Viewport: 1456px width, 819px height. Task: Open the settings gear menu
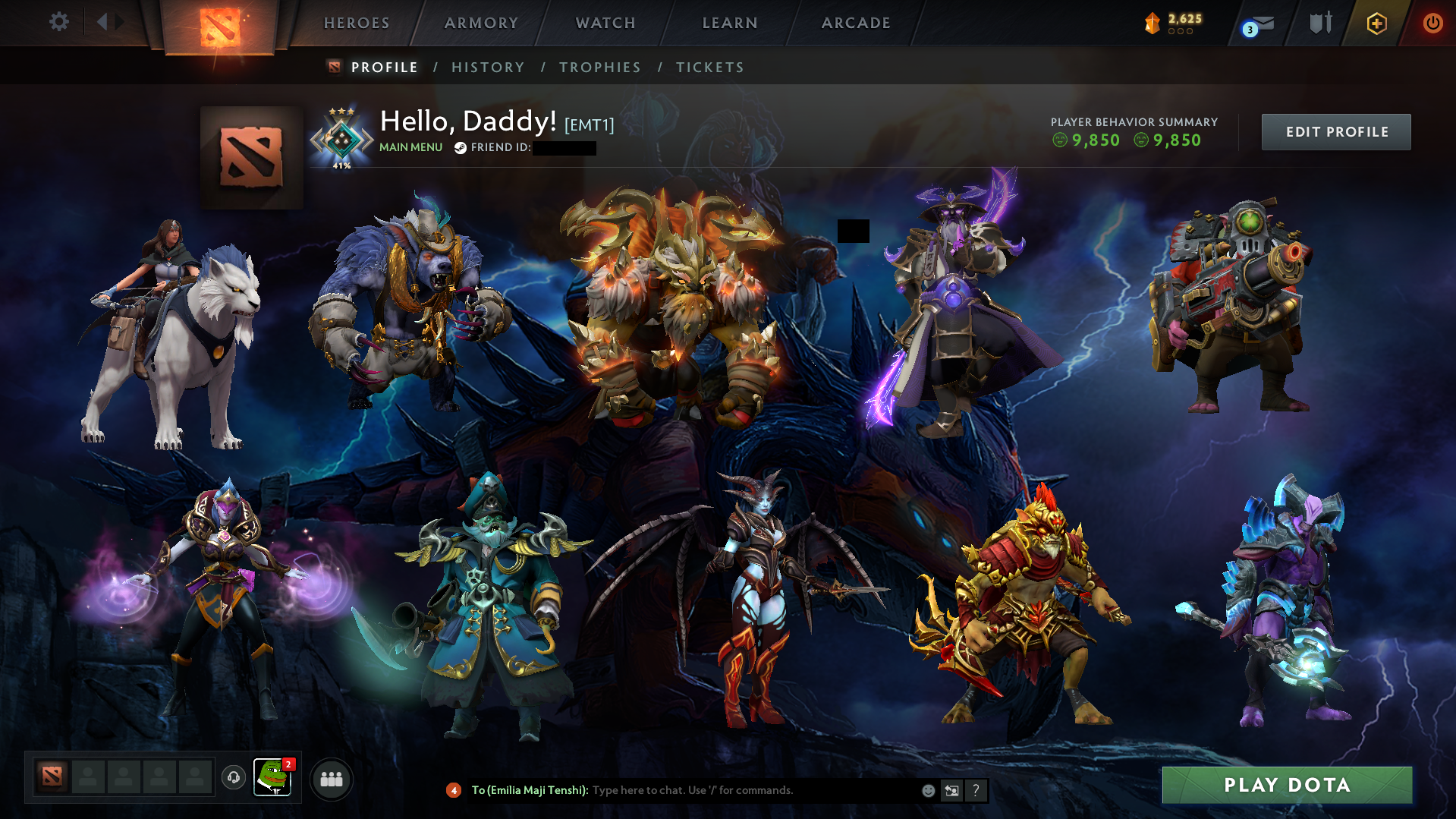59,23
